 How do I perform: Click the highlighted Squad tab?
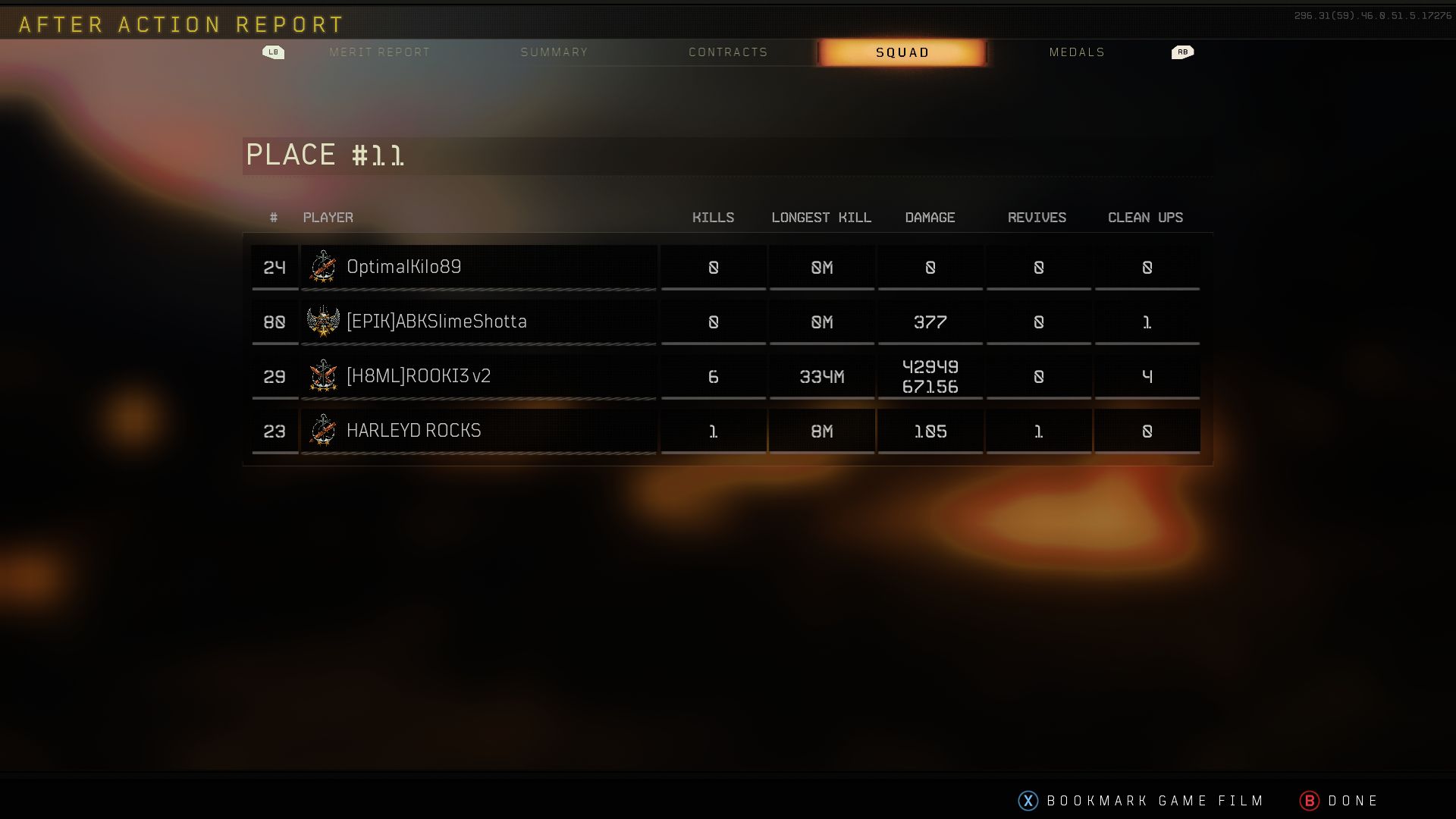[x=902, y=52]
